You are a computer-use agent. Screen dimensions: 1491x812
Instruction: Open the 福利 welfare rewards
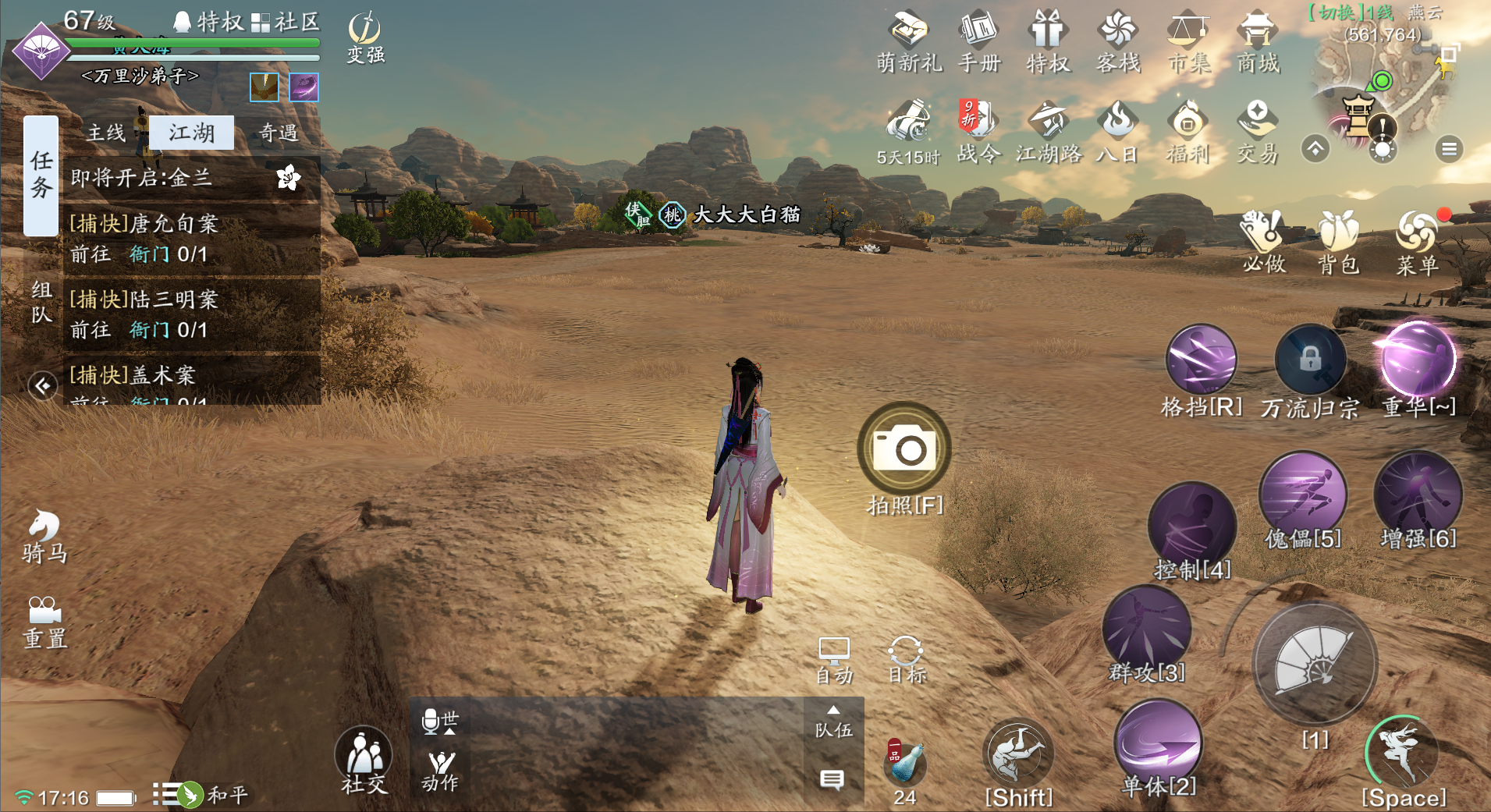click(1187, 131)
